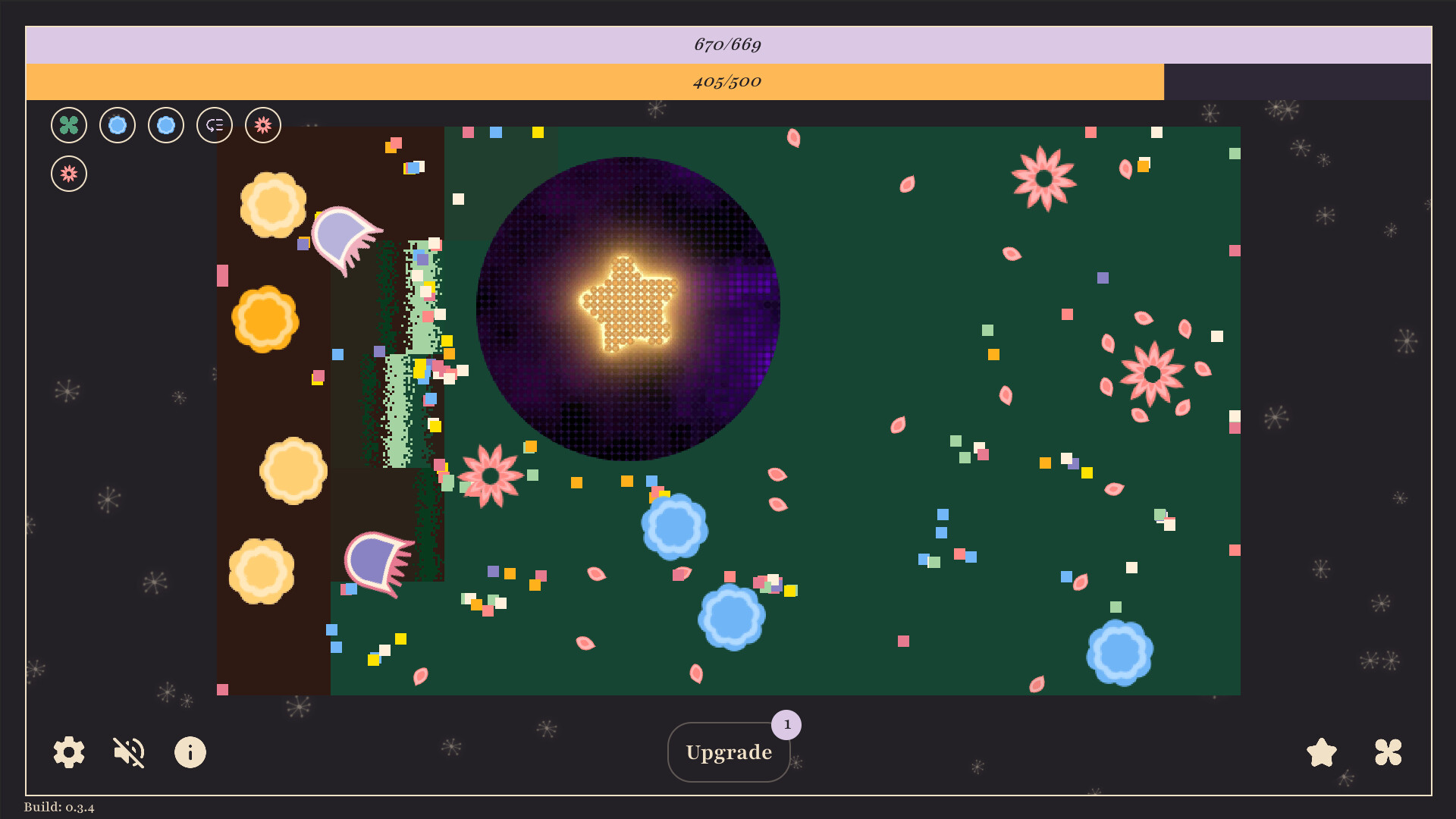Select the pink flower ability on second row
This screenshot has height=819, width=1456.
[x=68, y=173]
